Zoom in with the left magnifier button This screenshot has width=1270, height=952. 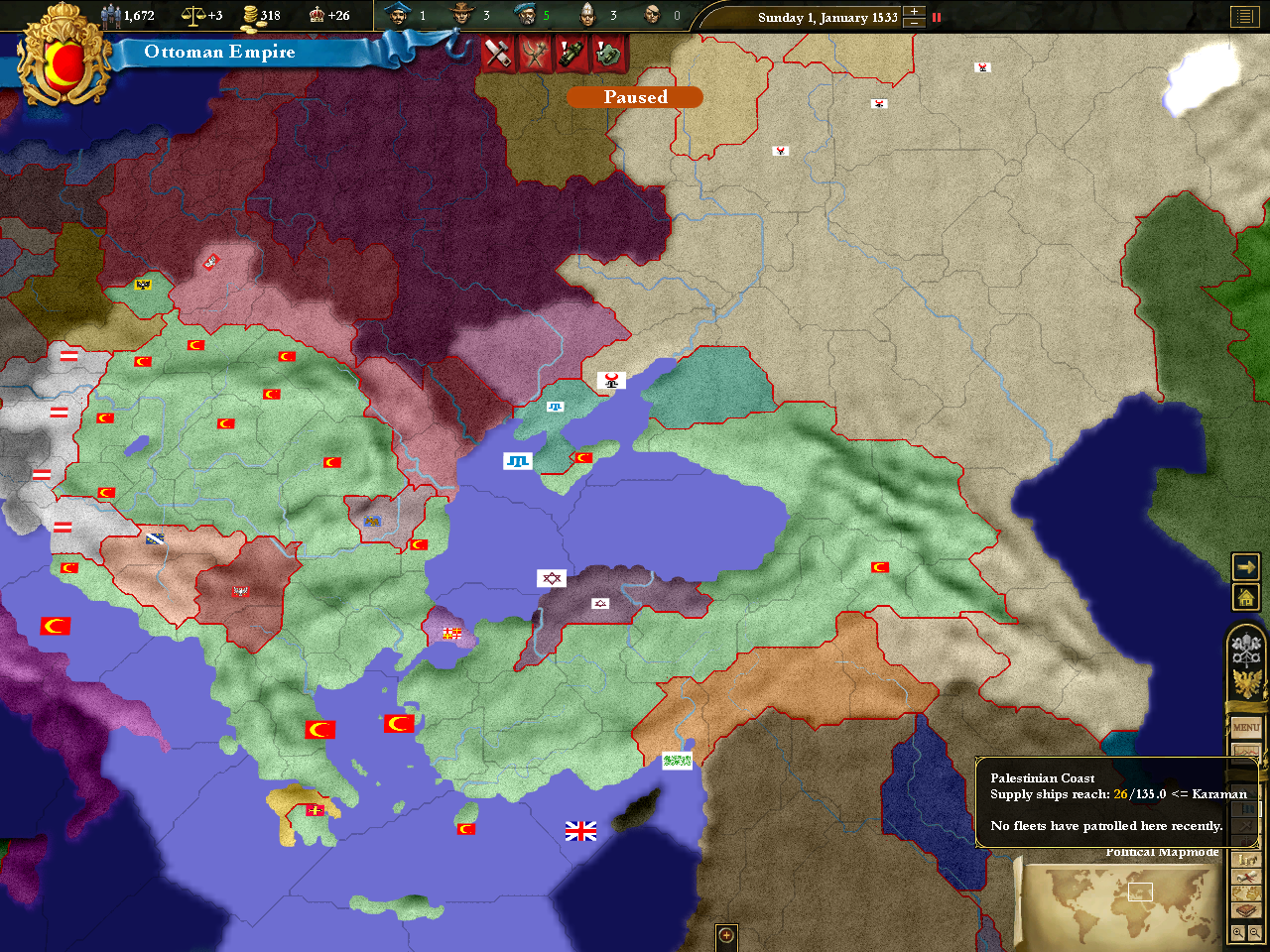click(1237, 932)
